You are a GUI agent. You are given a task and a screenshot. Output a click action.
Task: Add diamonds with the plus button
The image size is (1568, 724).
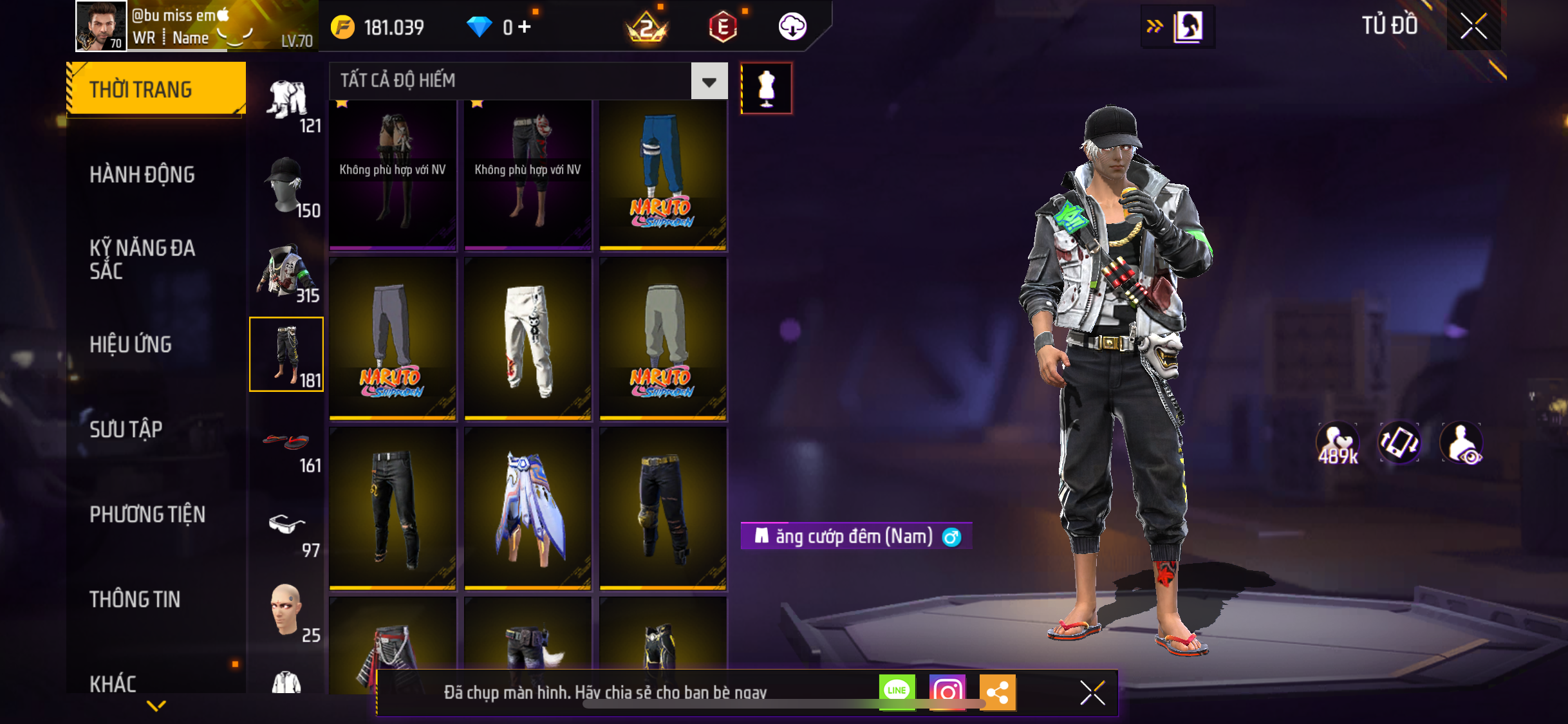525,27
